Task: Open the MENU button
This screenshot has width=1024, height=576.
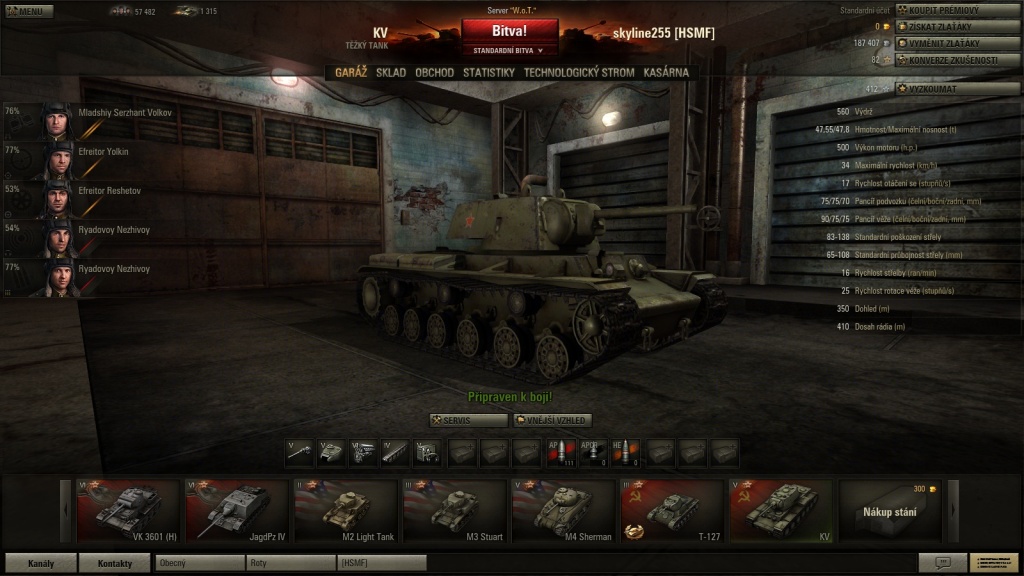Action: (27, 11)
